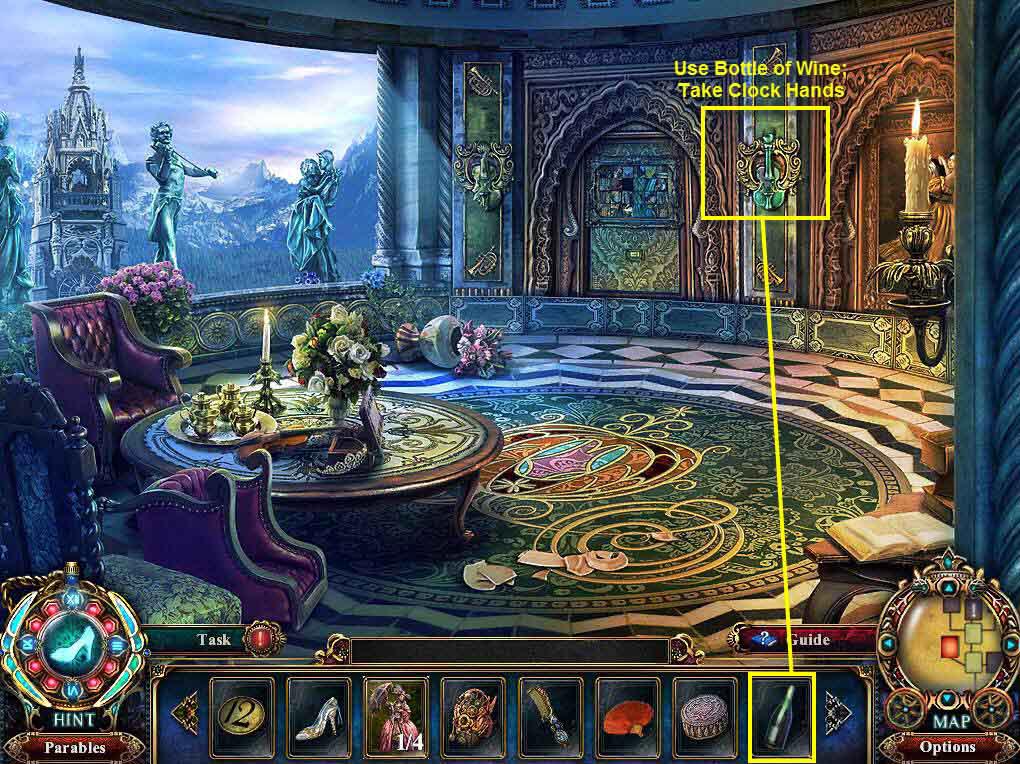
Task: Open the Options menu
Action: (x=947, y=746)
